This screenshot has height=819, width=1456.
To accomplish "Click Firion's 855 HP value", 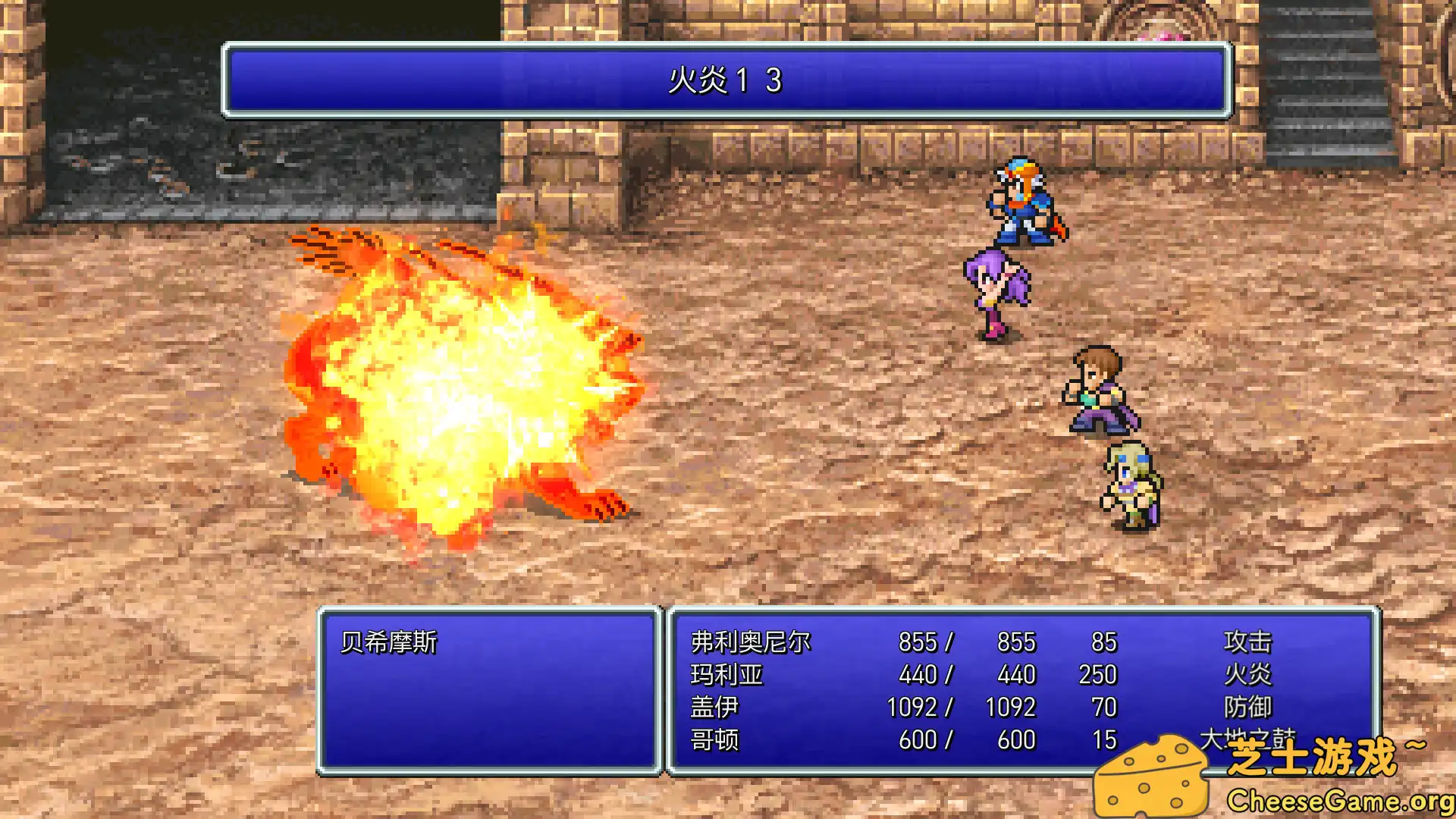I will [x=917, y=641].
